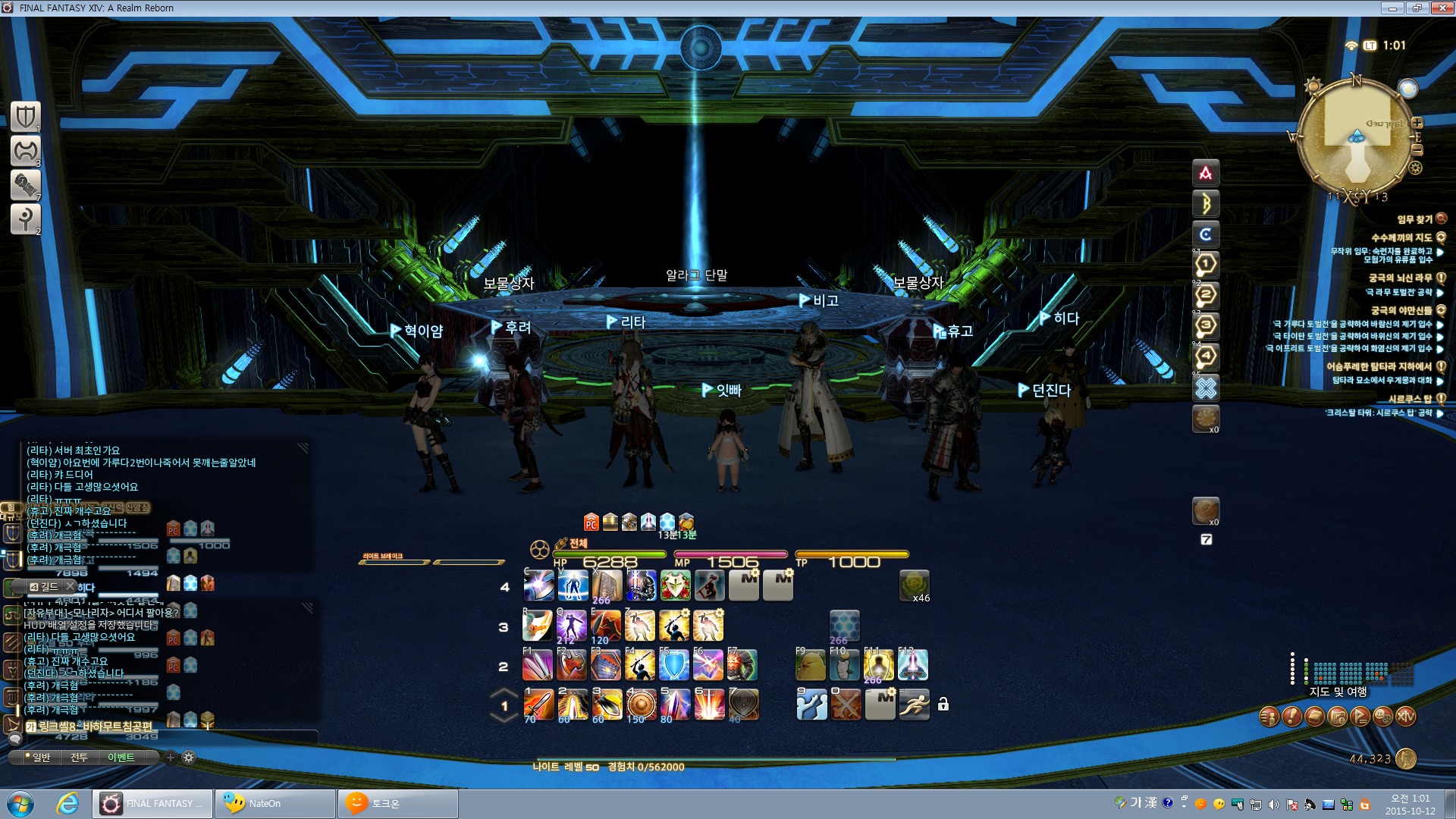The height and width of the screenshot is (819, 1456).
Task: Select the blue C waymark button
Action: (x=1206, y=234)
